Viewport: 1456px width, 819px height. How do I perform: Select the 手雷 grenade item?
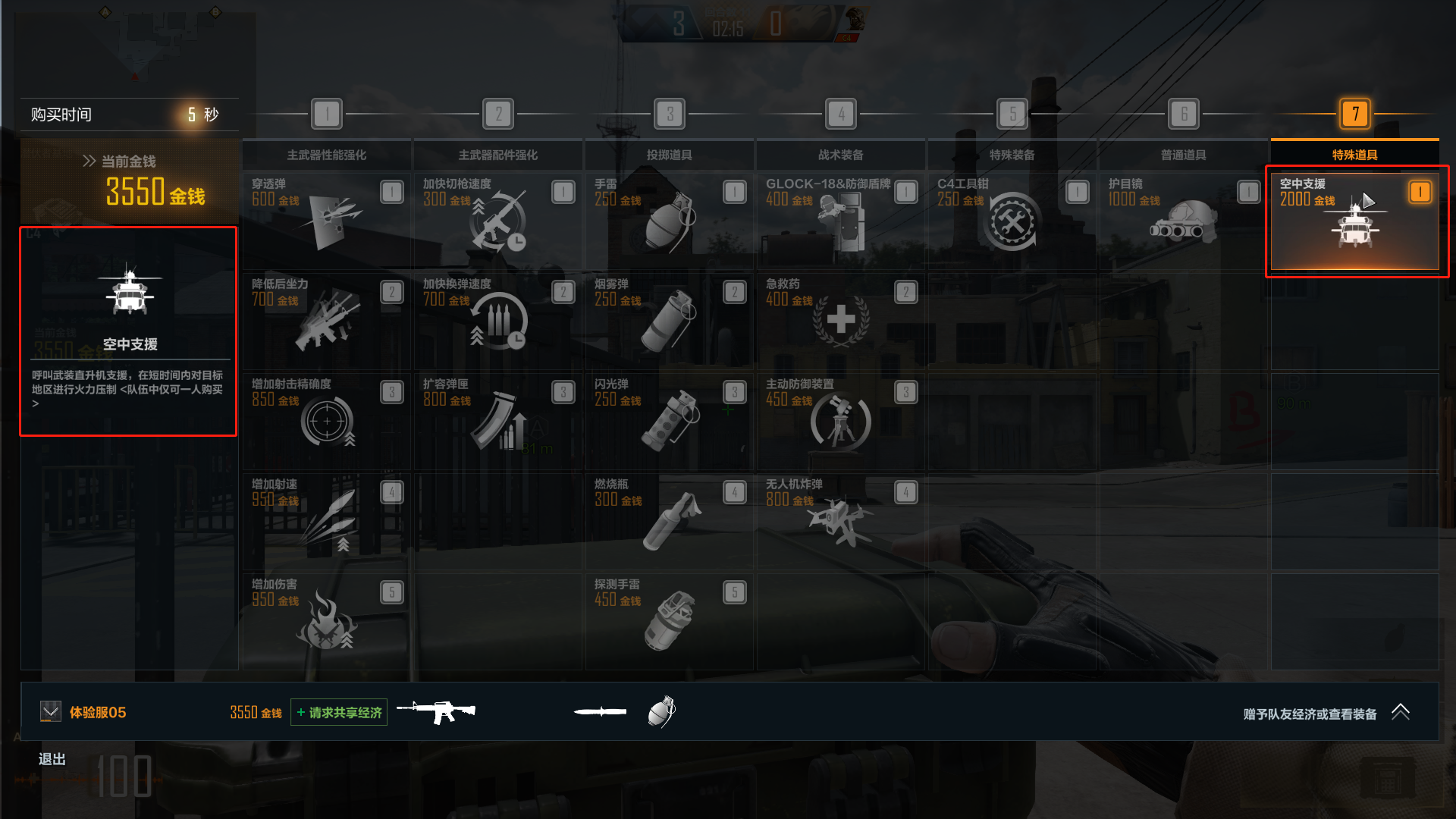click(x=669, y=220)
